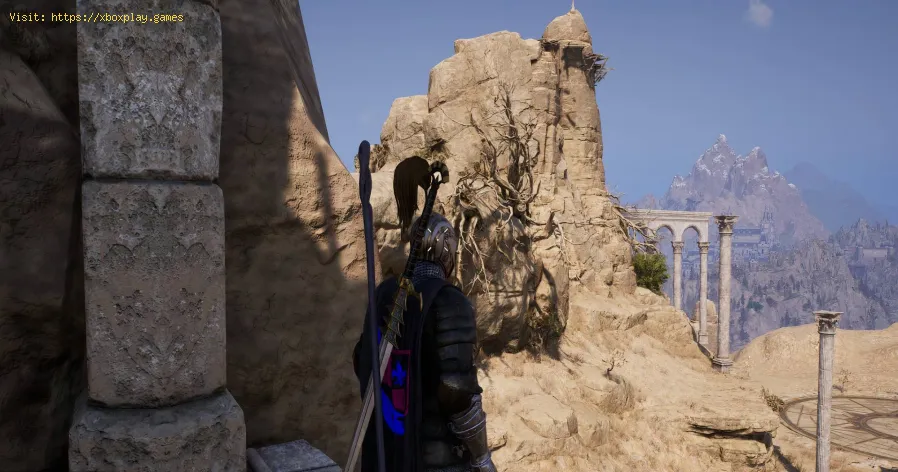Open the xboxplay.games watermark link
Image resolution: width=898 pixels, height=472 pixels.
pos(116,17)
